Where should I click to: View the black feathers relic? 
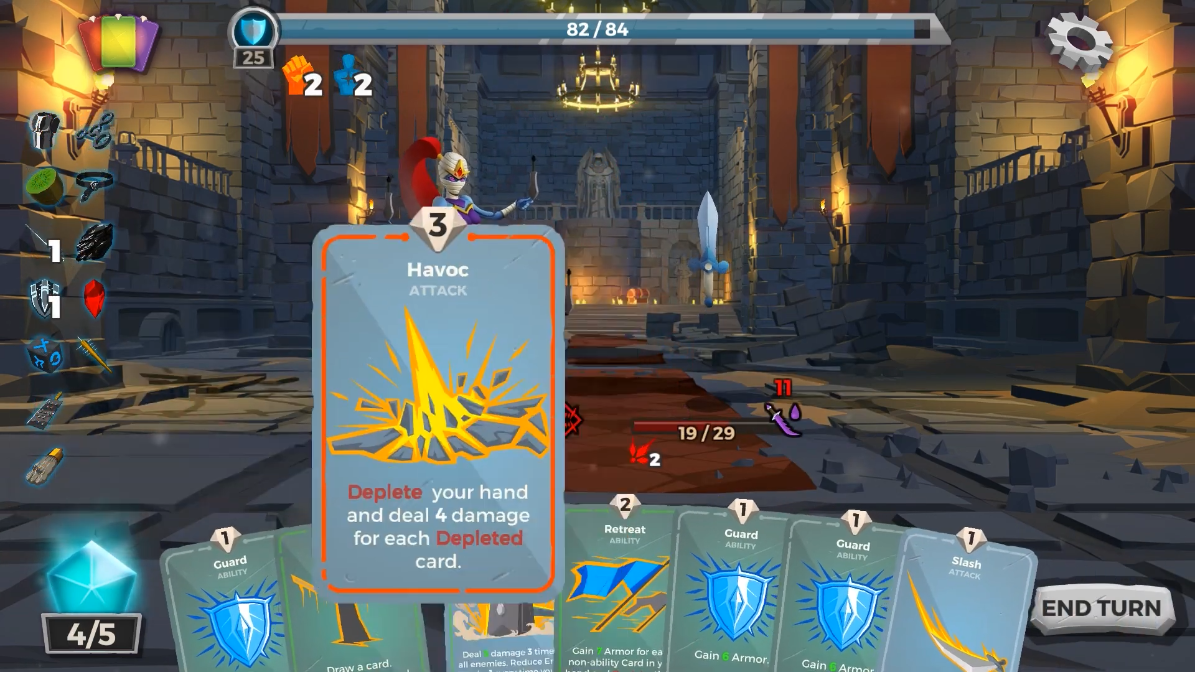click(94, 242)
